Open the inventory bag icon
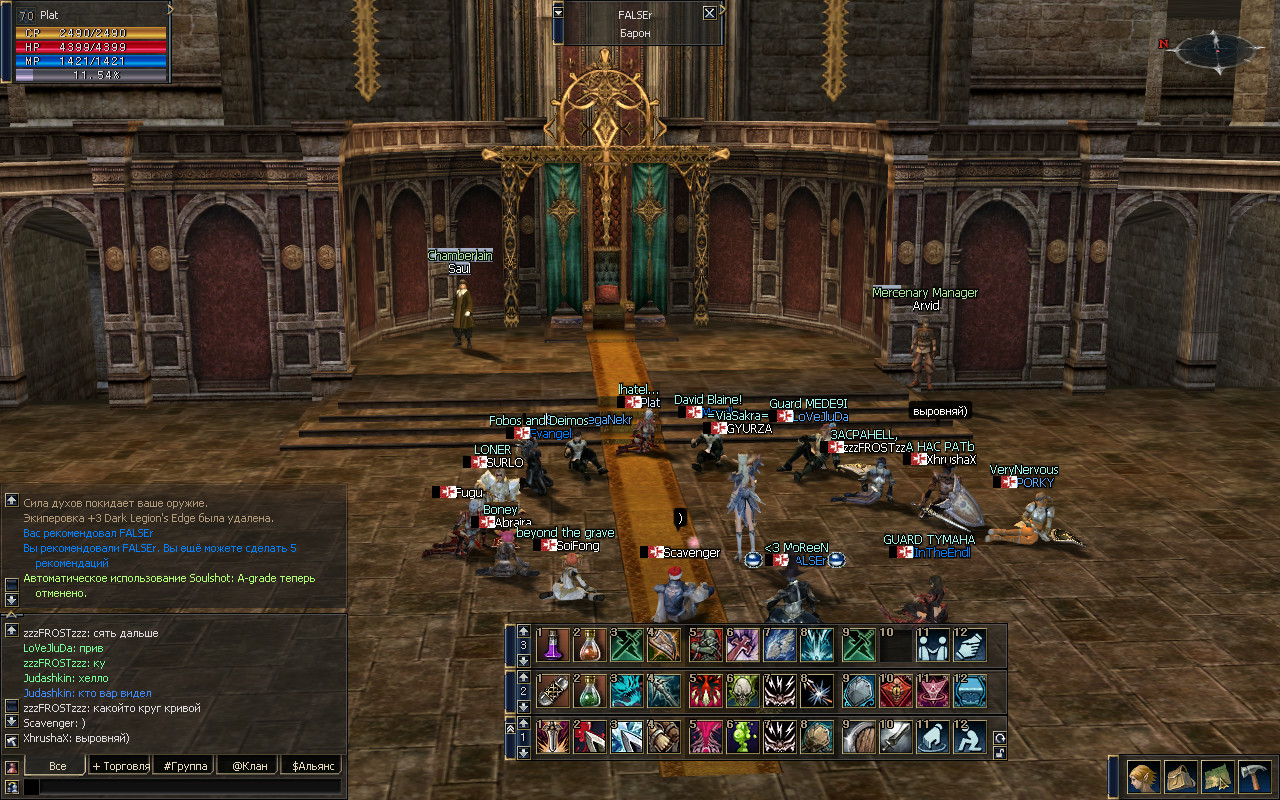The image size is (1280, 800). point(1180,777)
